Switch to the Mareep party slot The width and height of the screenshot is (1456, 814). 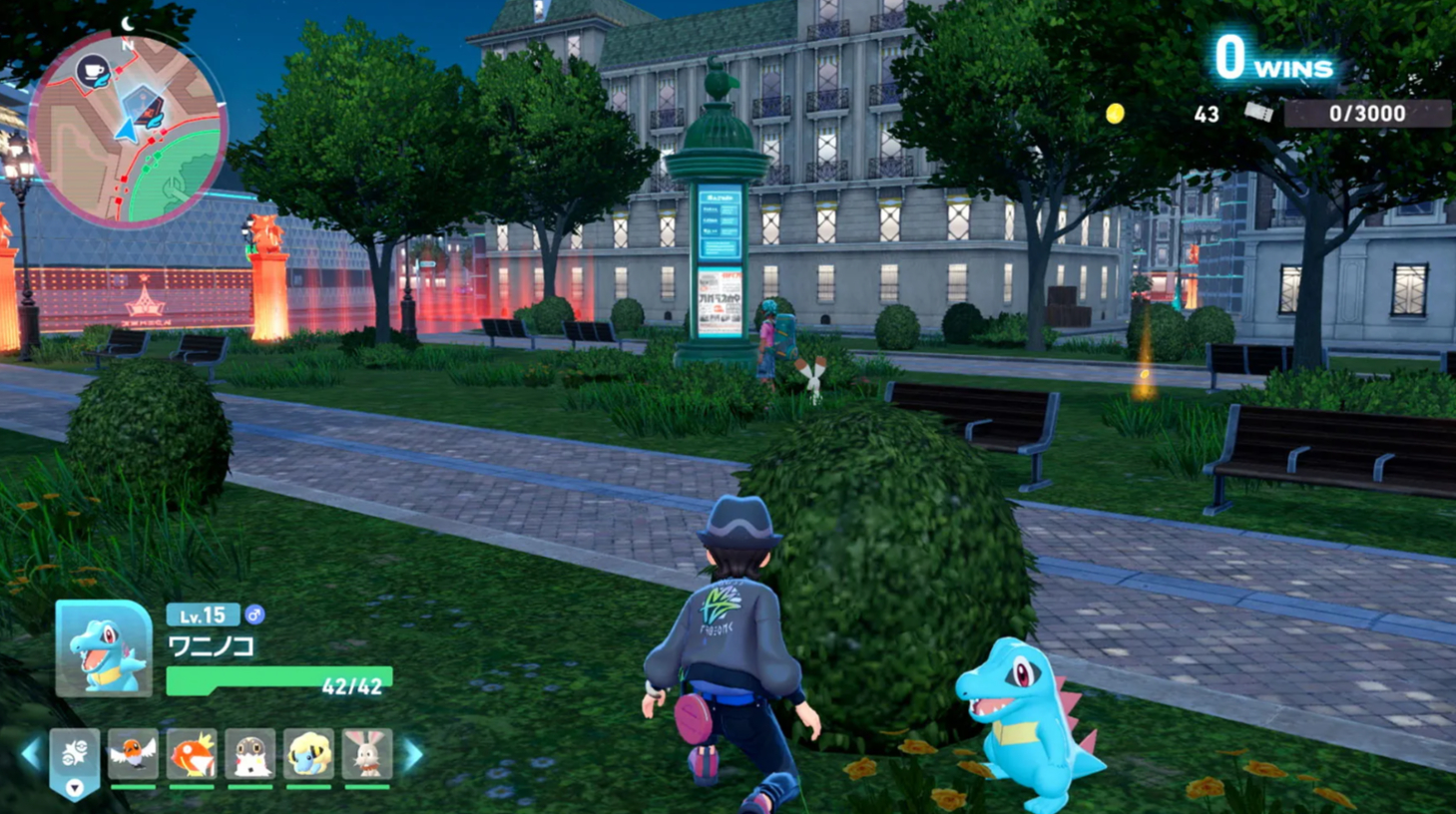tap(308, 755)
